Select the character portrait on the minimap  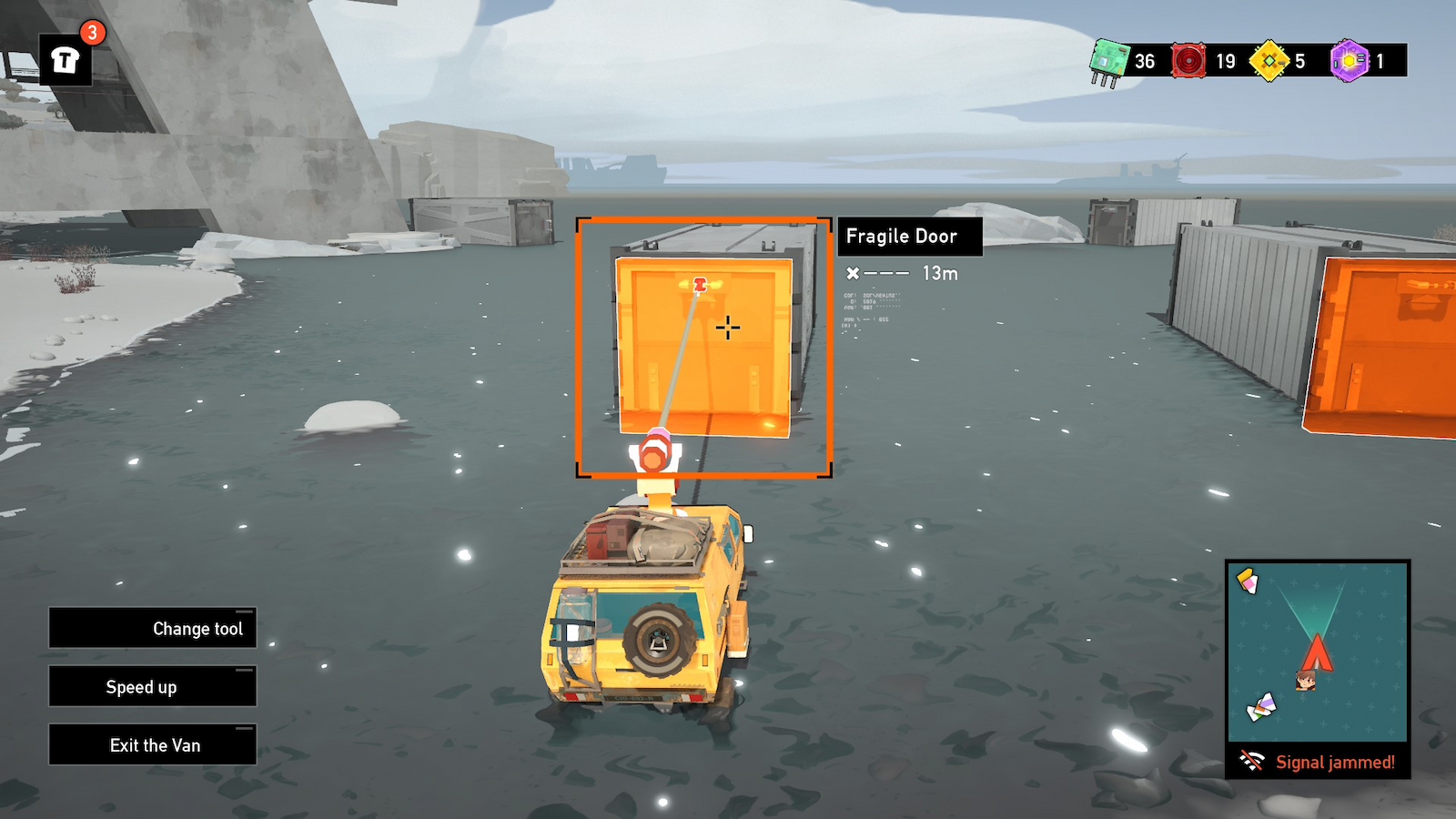1306,682
